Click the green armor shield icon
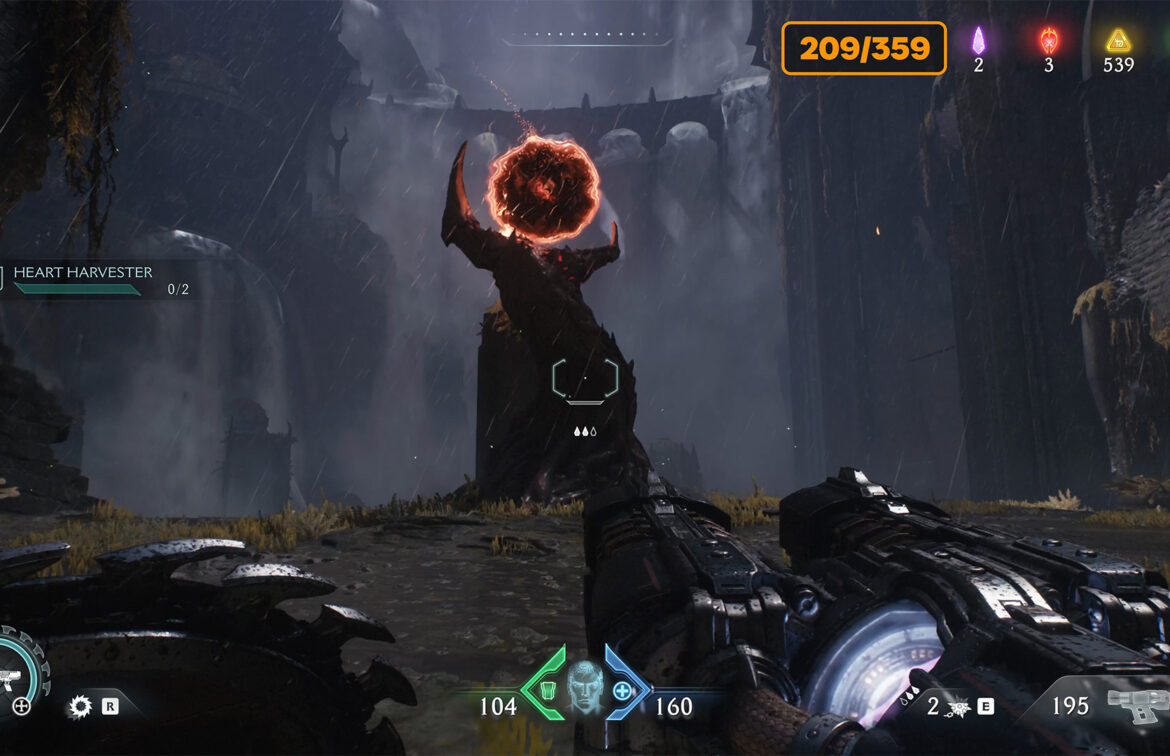 547,690
